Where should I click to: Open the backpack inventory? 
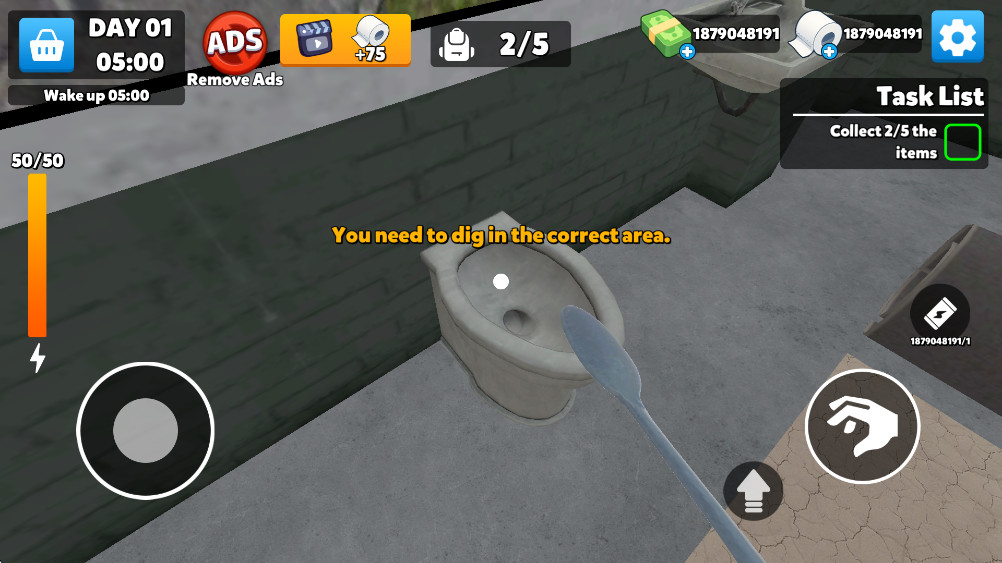[457, 44]
